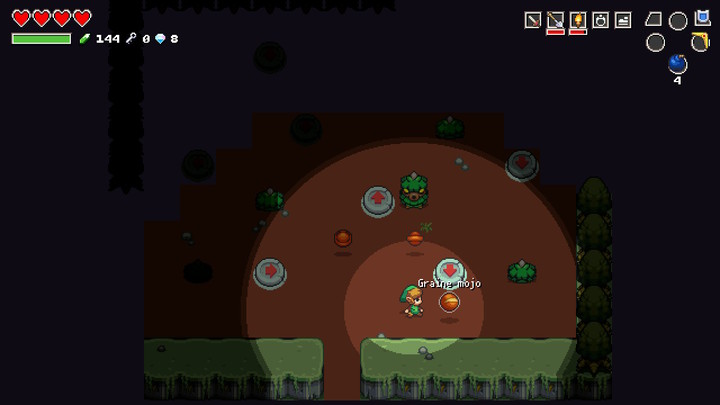
Task: Select the torch equipment slot
Action: (578, 20)
